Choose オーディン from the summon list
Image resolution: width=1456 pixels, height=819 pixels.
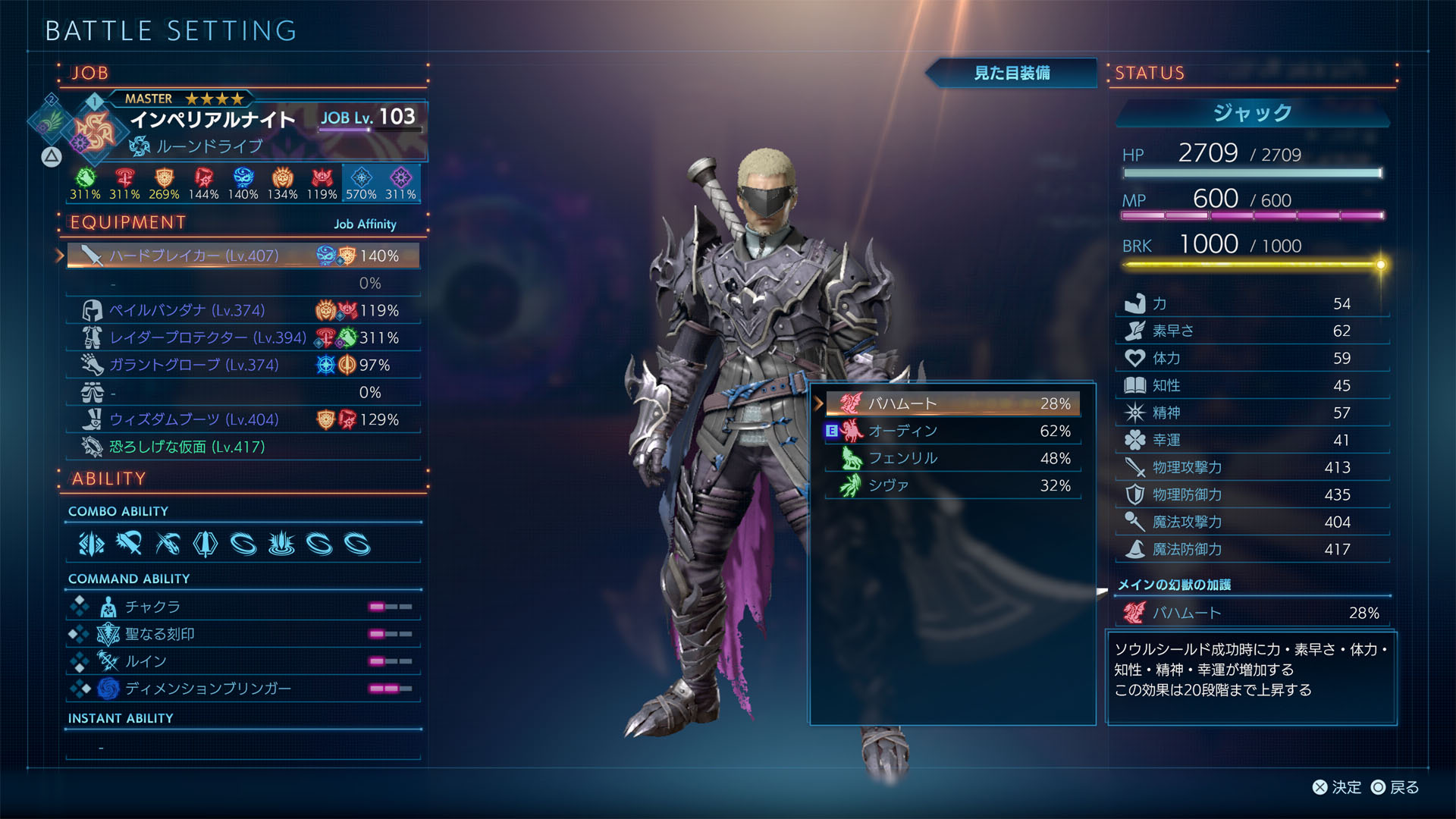pos(952,431)
